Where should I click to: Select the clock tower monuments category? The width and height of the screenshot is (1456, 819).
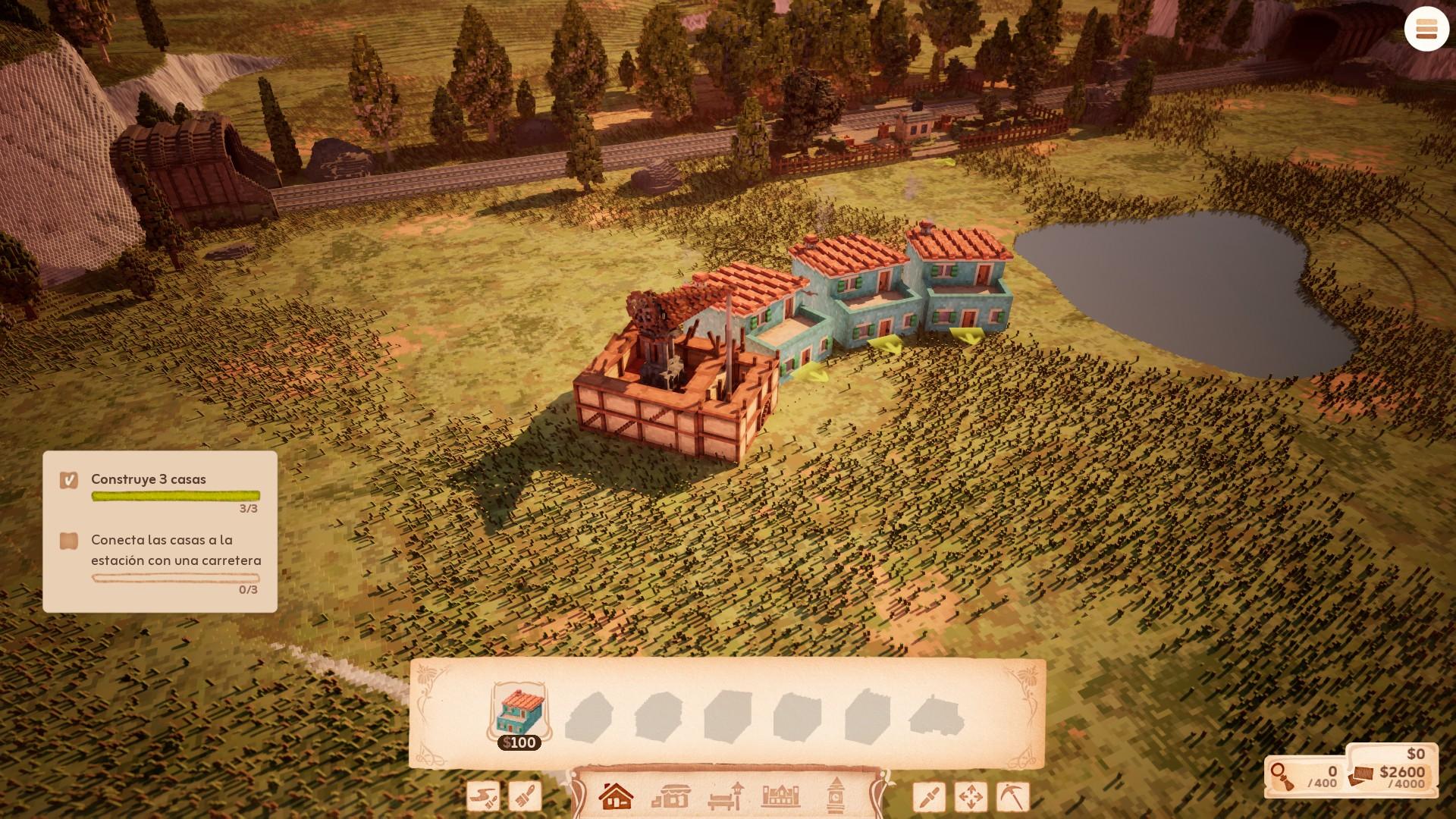(836, 797)
